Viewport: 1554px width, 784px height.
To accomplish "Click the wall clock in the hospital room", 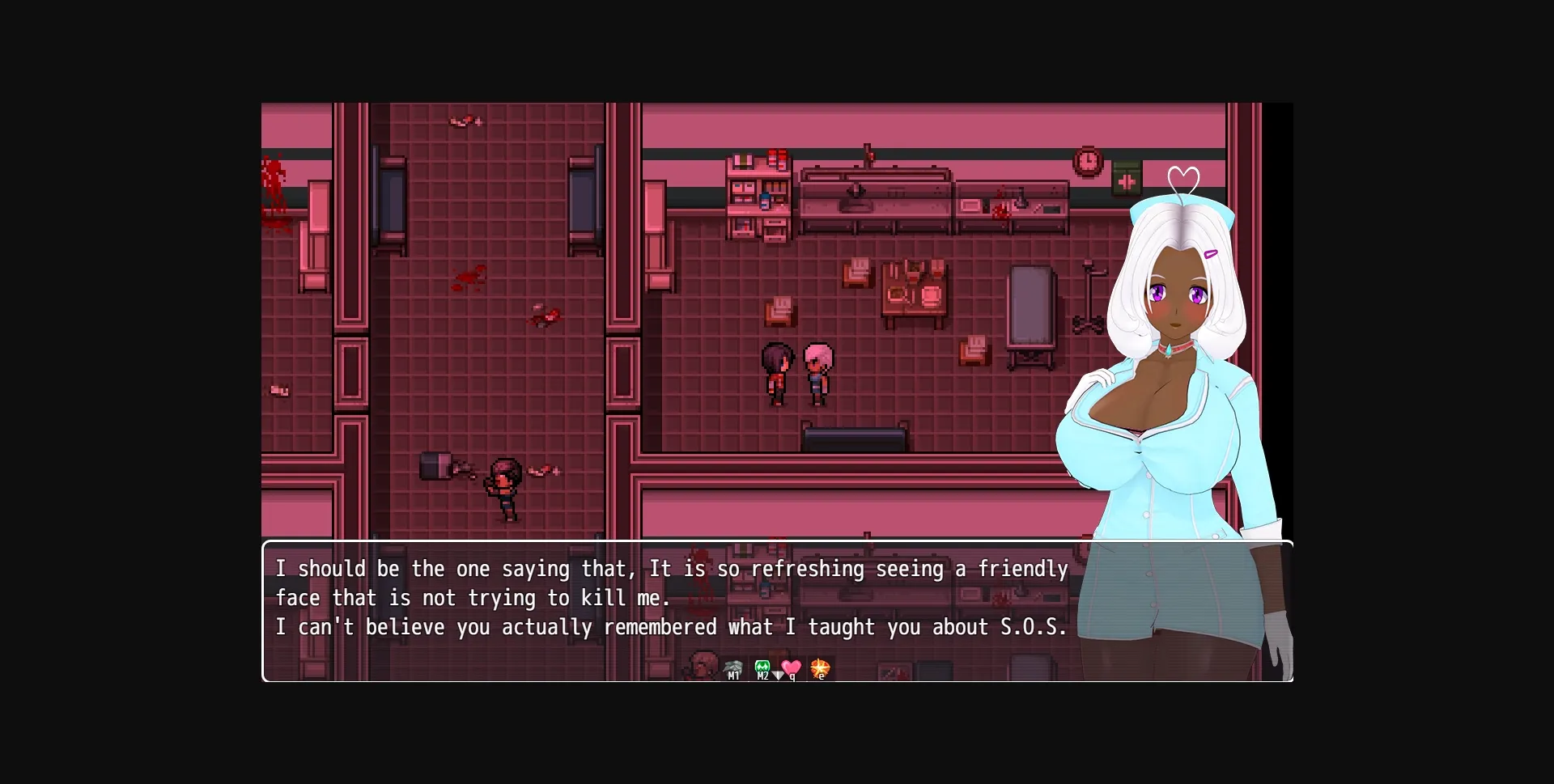I will 1087,161.
